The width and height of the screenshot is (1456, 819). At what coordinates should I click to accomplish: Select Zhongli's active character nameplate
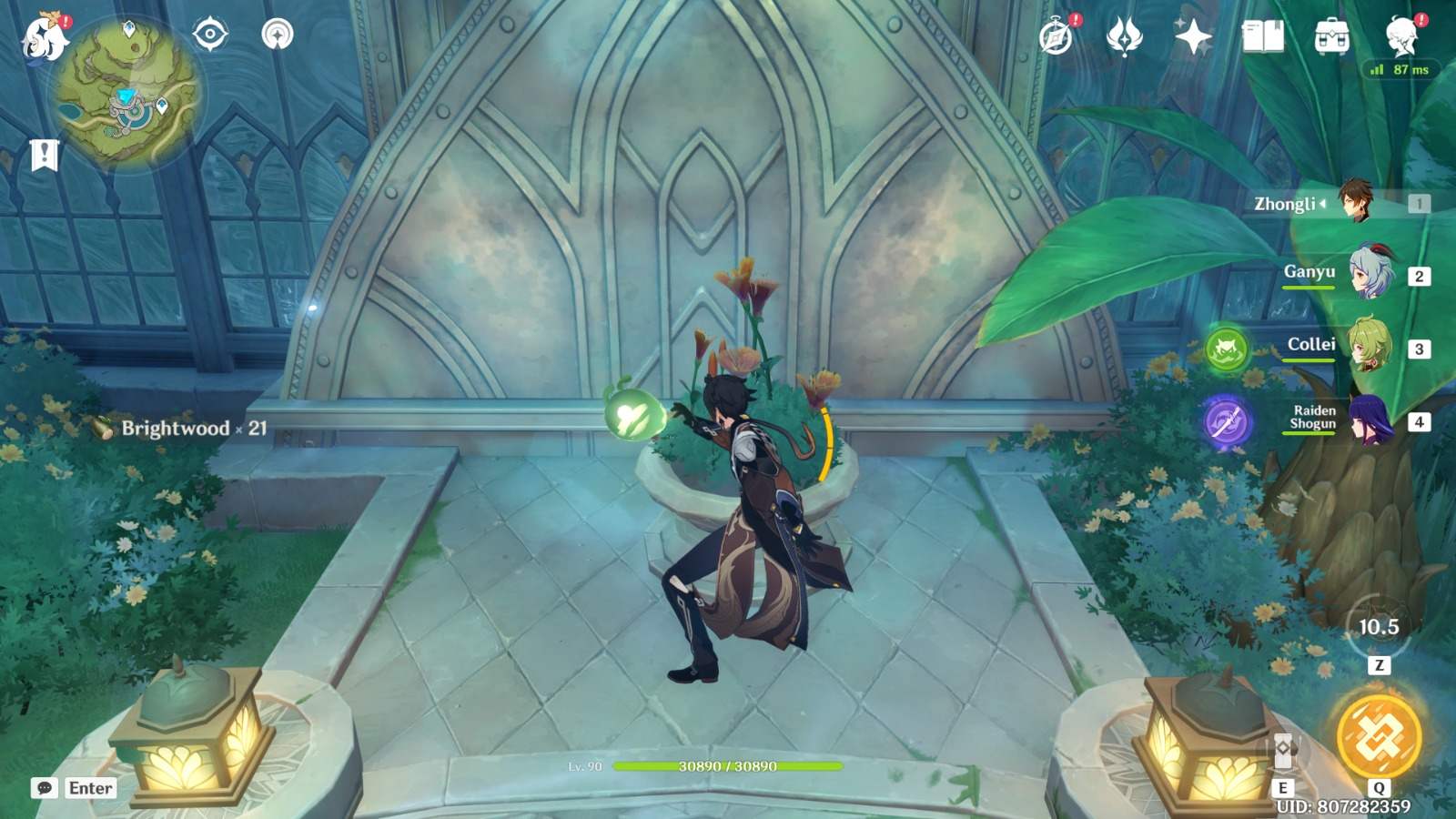point(1355,202)
